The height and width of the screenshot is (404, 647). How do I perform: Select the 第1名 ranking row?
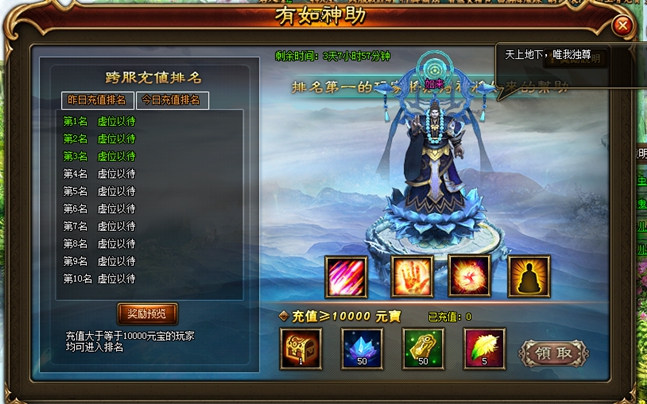point(100,121)
